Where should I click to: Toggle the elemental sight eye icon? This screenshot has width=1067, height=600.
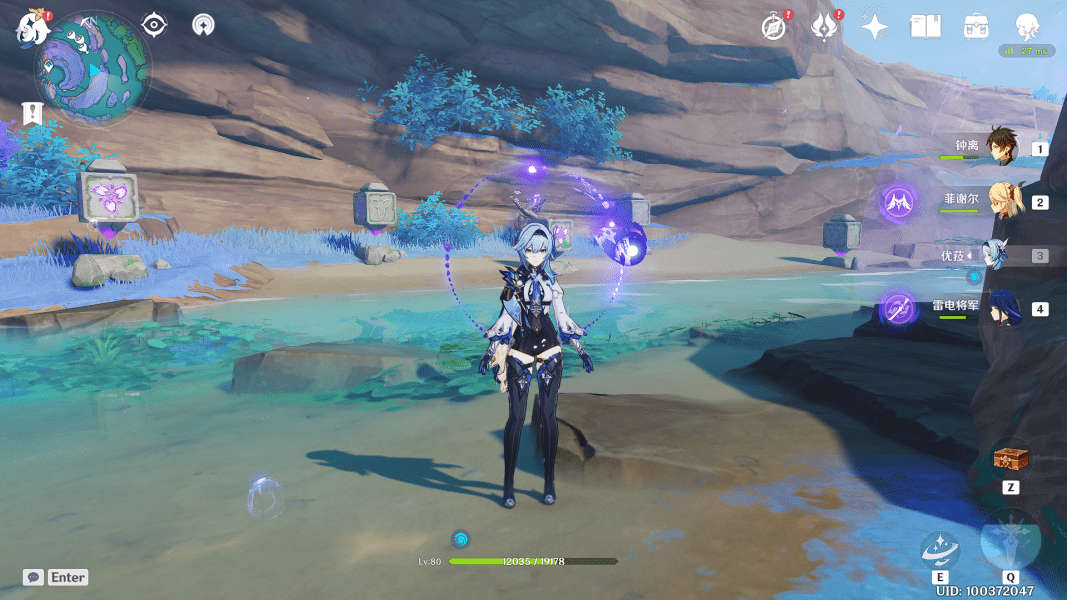pyautogui.click(x=154, y=25)
